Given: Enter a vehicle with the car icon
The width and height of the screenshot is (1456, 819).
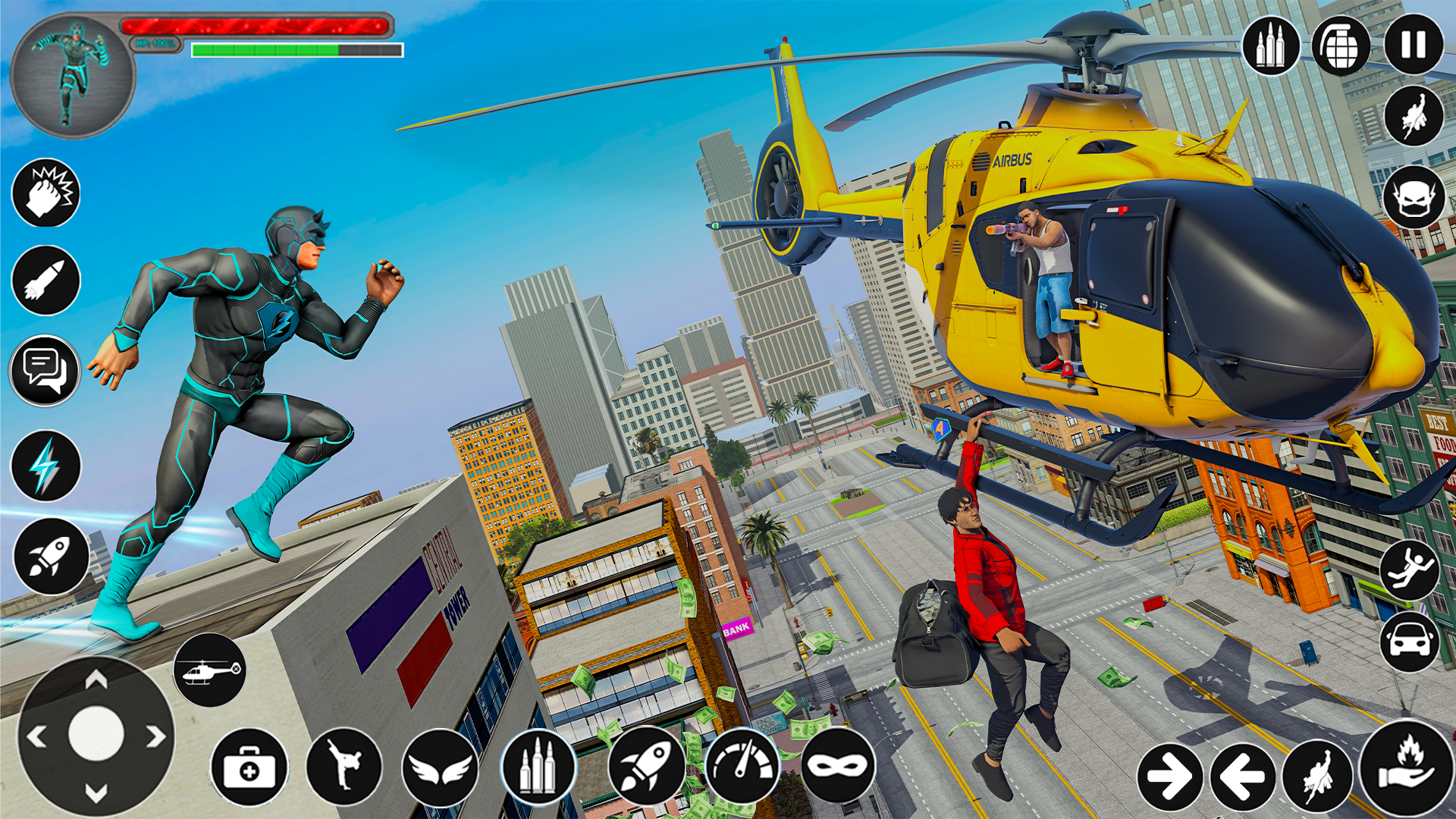Looking at the screenshot, I should [x=1409, y=642].
